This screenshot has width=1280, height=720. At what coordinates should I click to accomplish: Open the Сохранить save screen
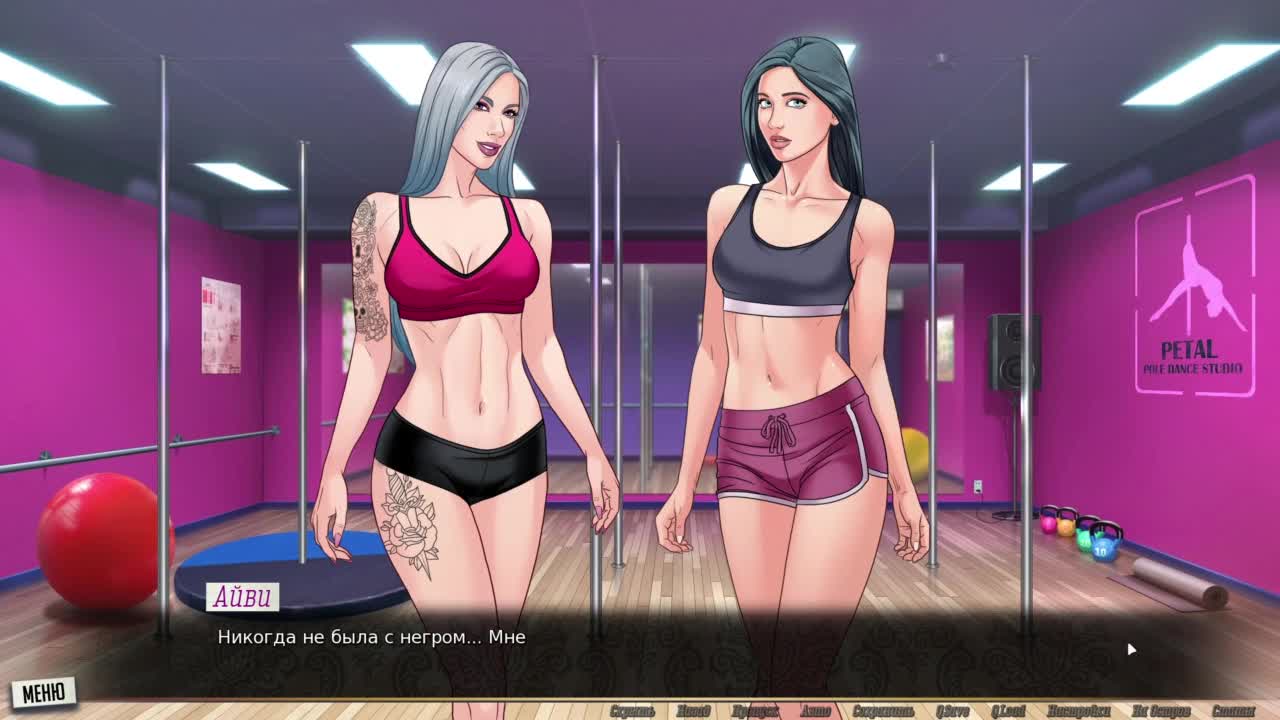[884, 711]
